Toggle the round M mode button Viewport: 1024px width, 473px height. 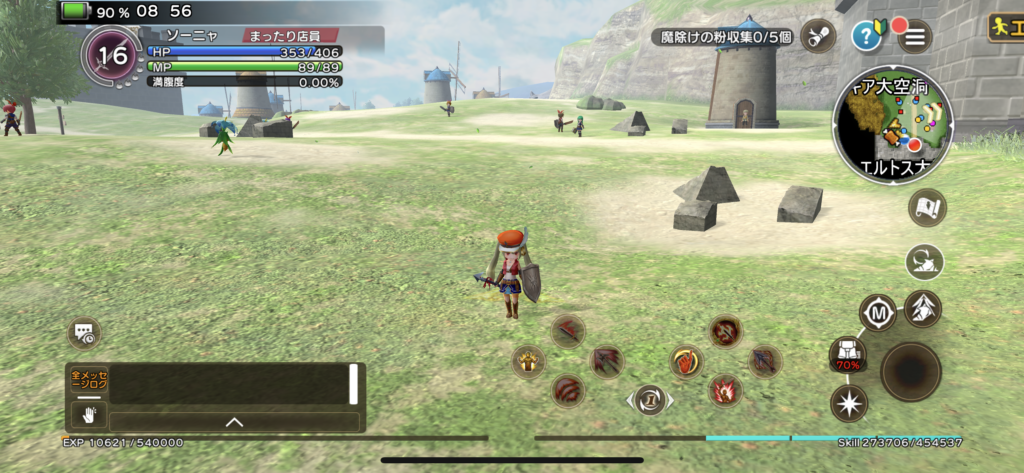point(879,312)
